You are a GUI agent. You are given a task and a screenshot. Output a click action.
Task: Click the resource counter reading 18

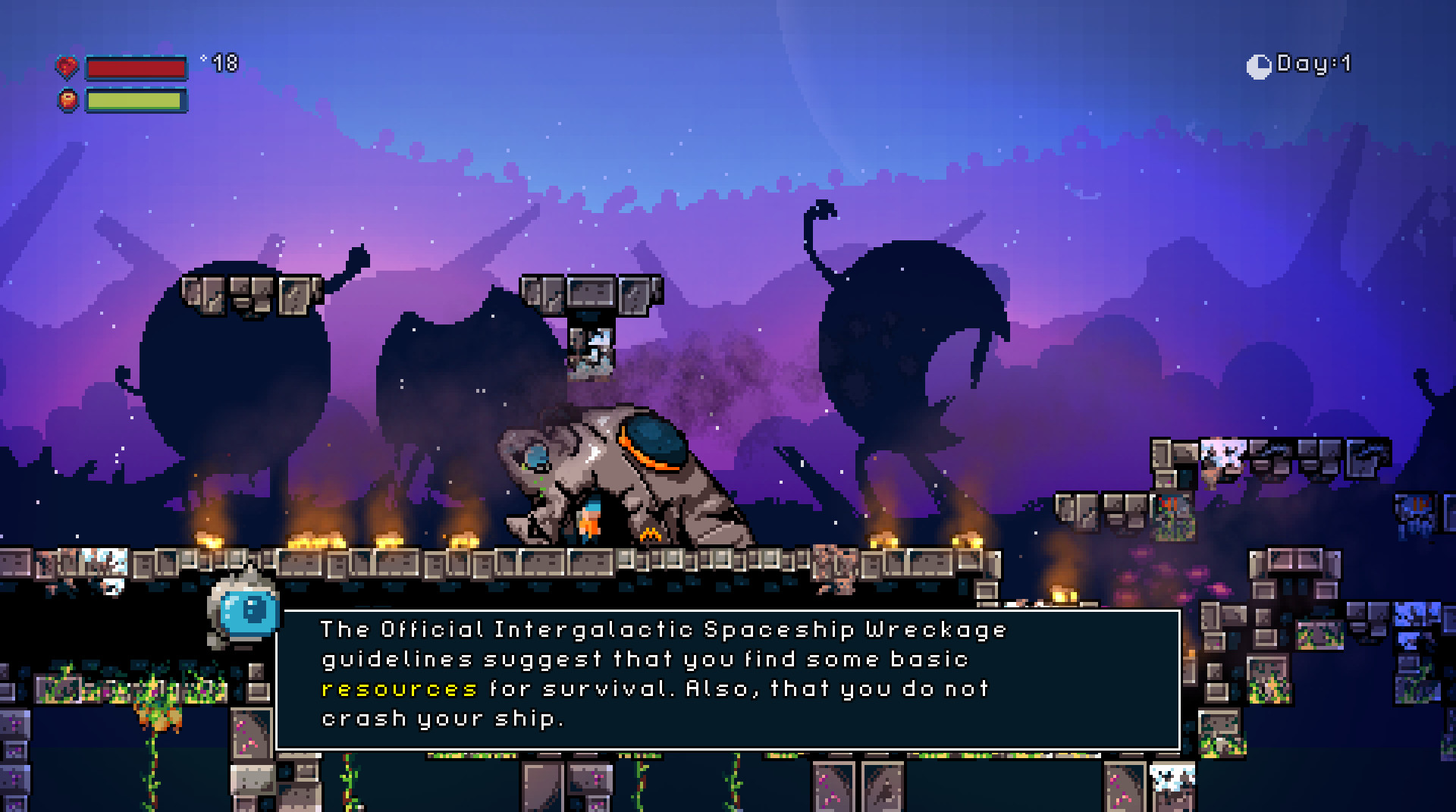[224, 62]
